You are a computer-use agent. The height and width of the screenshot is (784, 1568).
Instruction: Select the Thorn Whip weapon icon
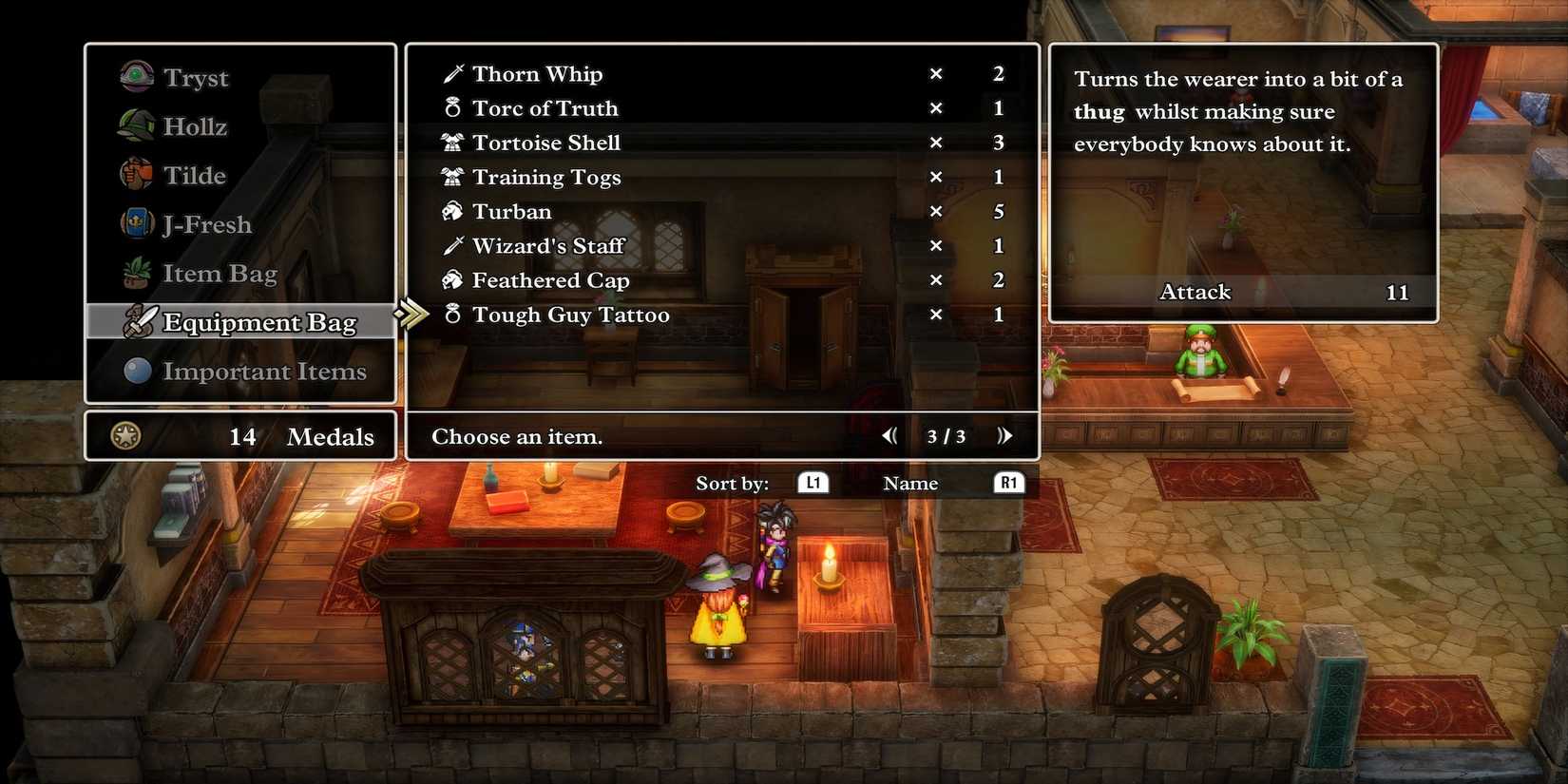[x=454, y=73]
